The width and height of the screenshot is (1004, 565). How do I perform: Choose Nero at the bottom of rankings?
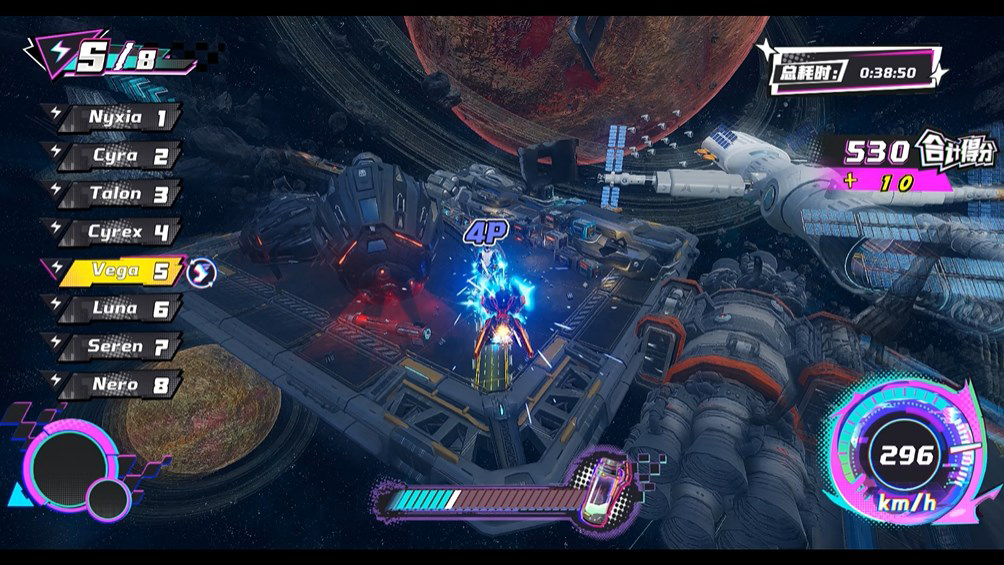[118, 384]
